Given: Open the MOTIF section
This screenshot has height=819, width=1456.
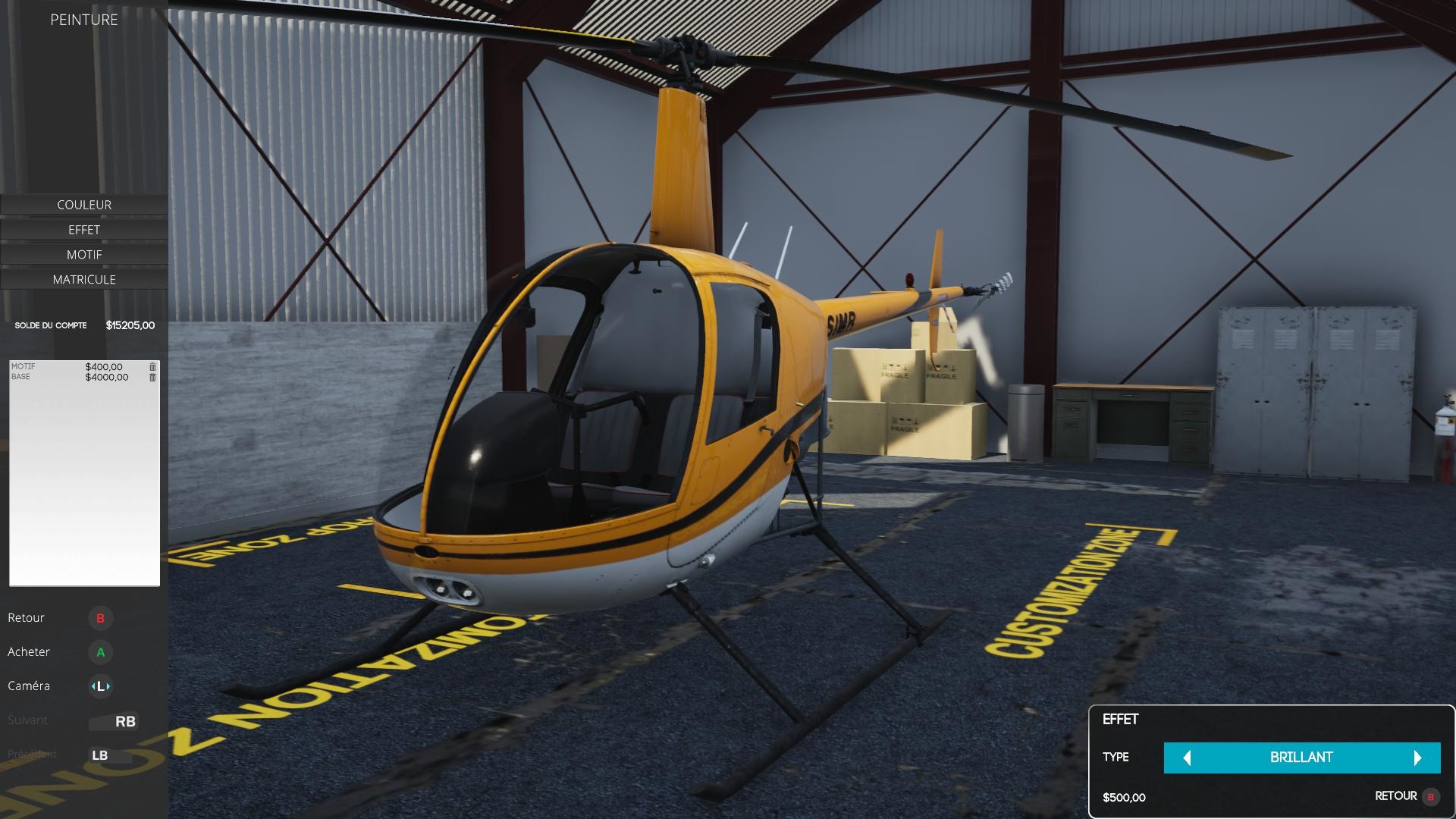Looking at the screenshot, I should click(x=83, y=254).
